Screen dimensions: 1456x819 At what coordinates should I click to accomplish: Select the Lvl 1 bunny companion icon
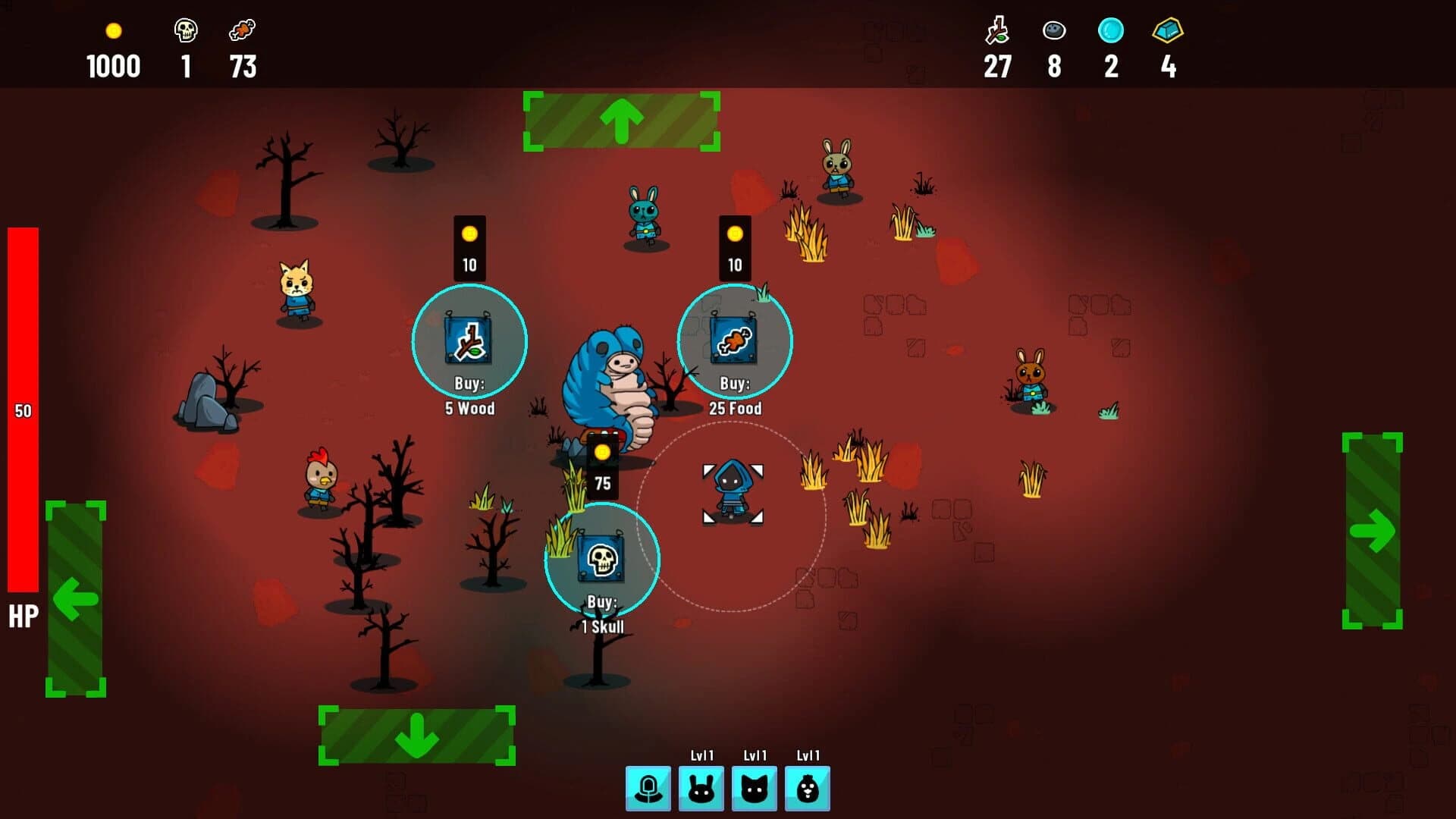(x=701, y=788)
